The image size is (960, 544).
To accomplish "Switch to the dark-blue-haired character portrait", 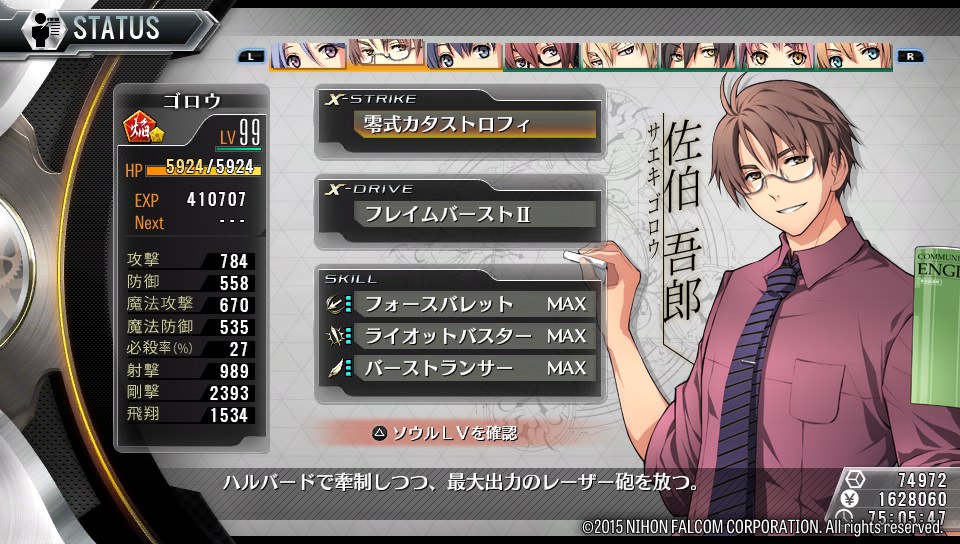I will (x=463, y=55).
